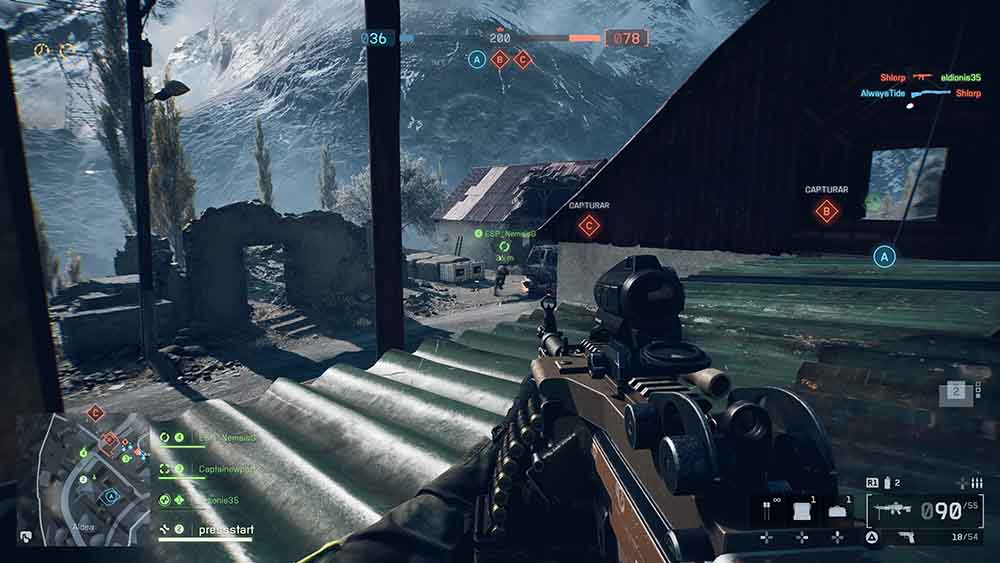
Task: Click the "Capturar" objective C world marker
Action: (x=589, y=226)
